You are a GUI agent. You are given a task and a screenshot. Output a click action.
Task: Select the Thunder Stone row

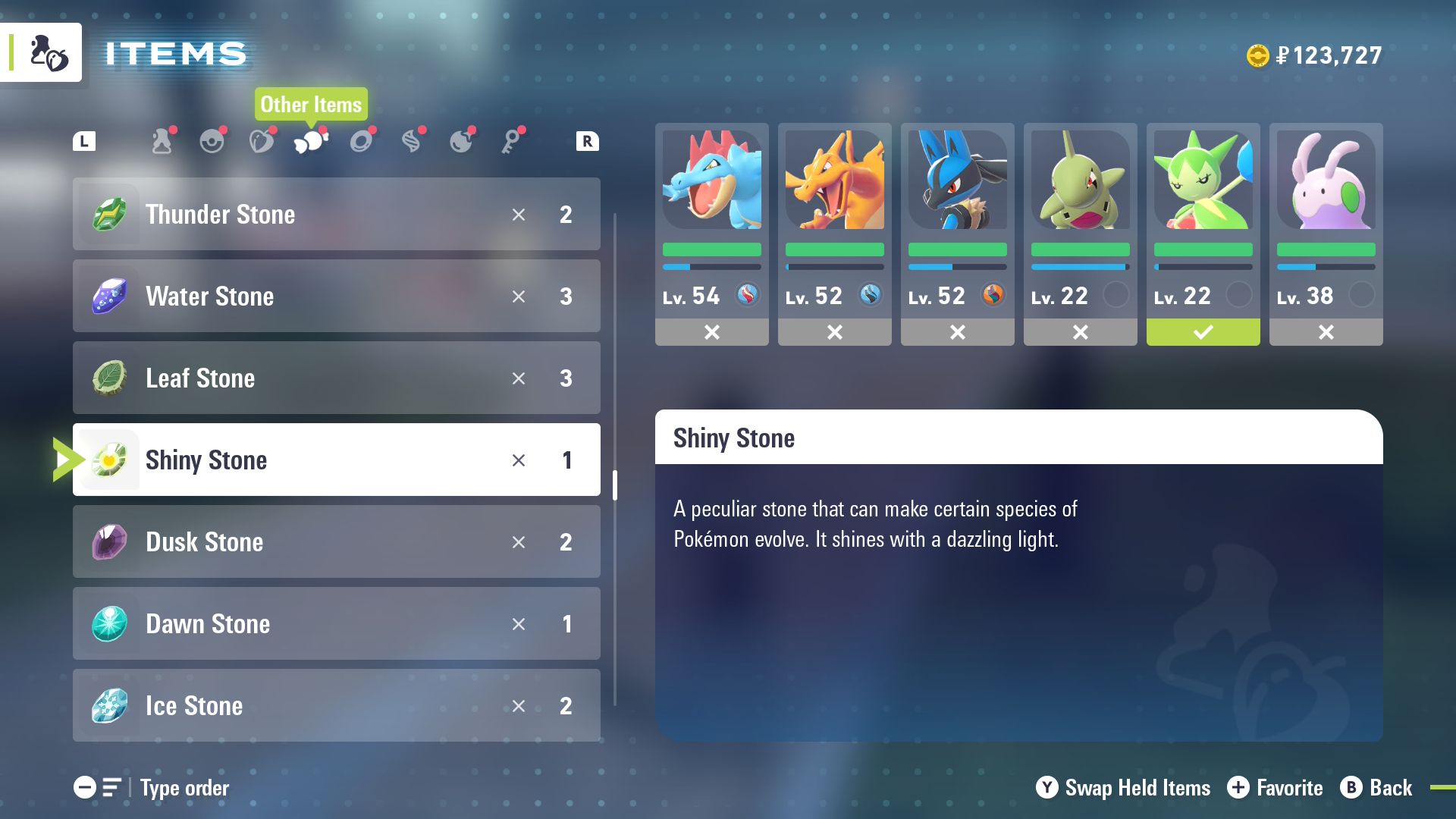click(336, 215)
